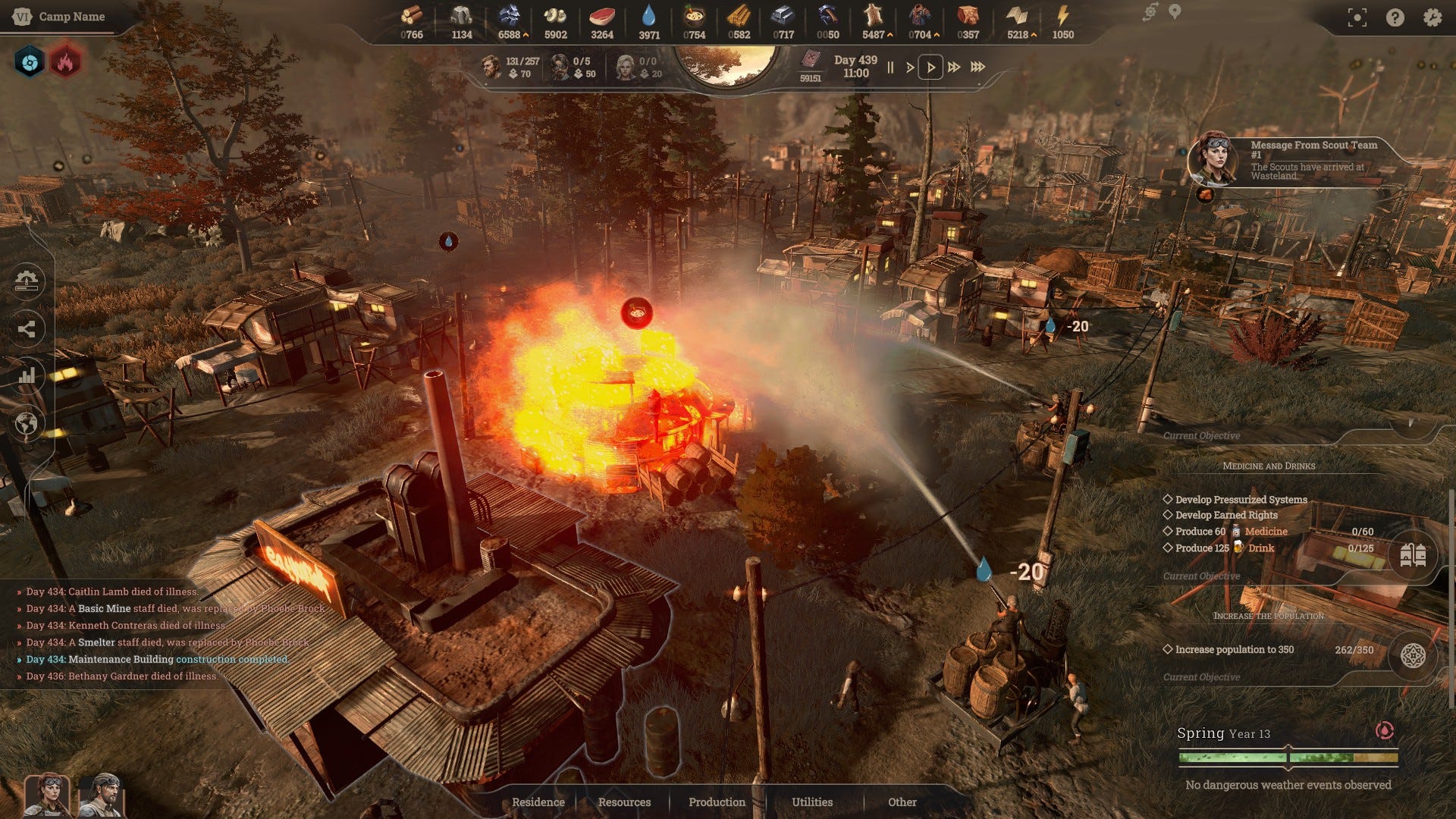Toggle the screenshot focus frame icon
The image size is (1456, 819).
(x=1357, y=17)
